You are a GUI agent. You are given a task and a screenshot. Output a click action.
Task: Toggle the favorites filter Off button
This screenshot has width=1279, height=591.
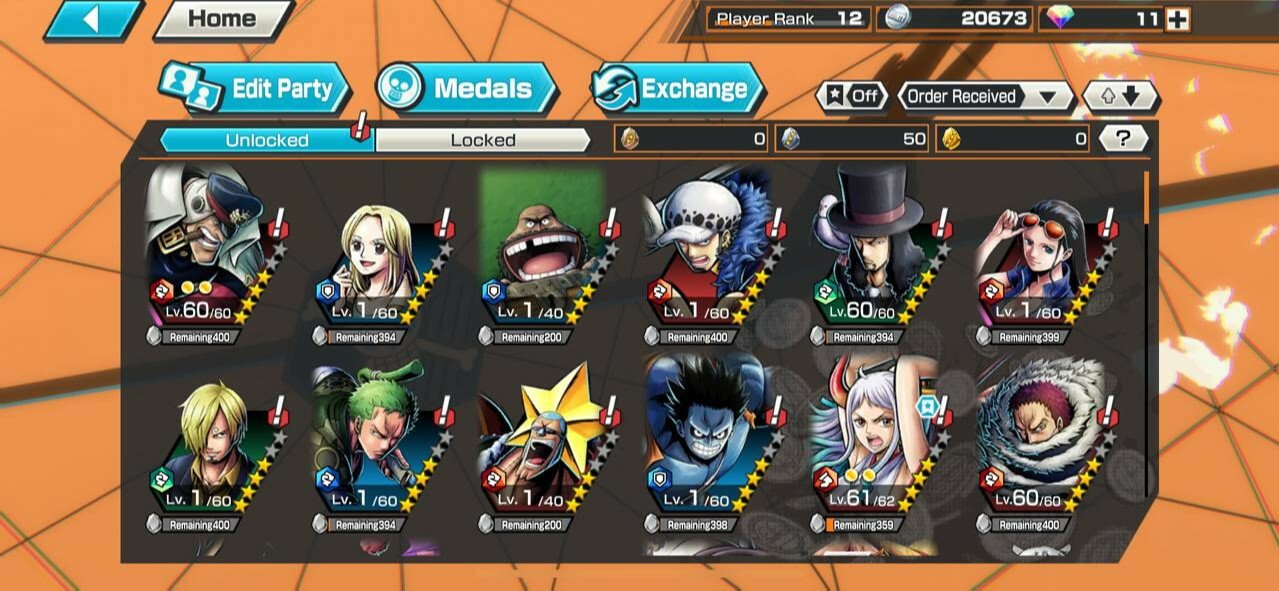pyautogui.click(x=853, y=97)
